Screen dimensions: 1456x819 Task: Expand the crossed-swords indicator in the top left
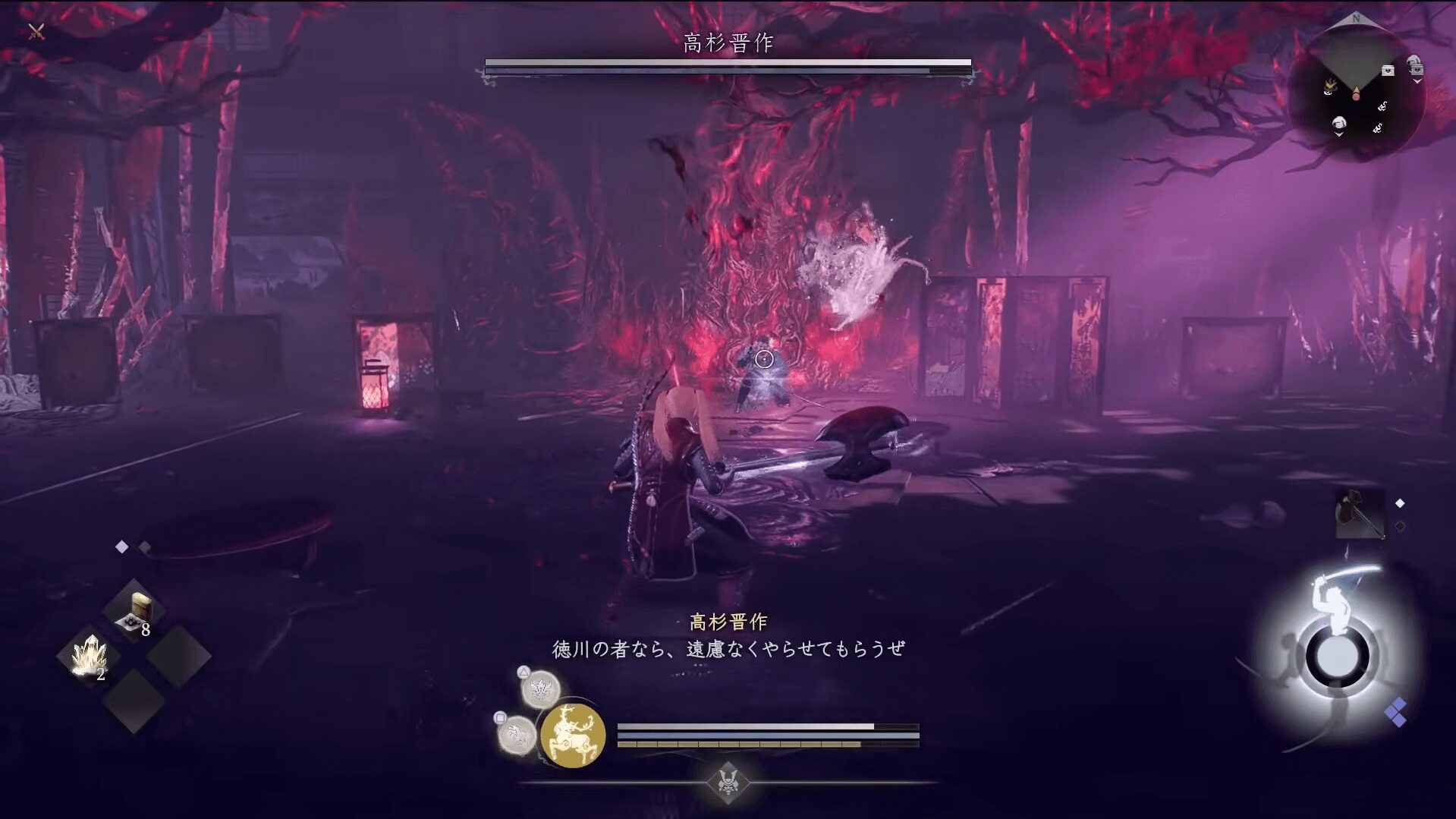click(36, 32)
